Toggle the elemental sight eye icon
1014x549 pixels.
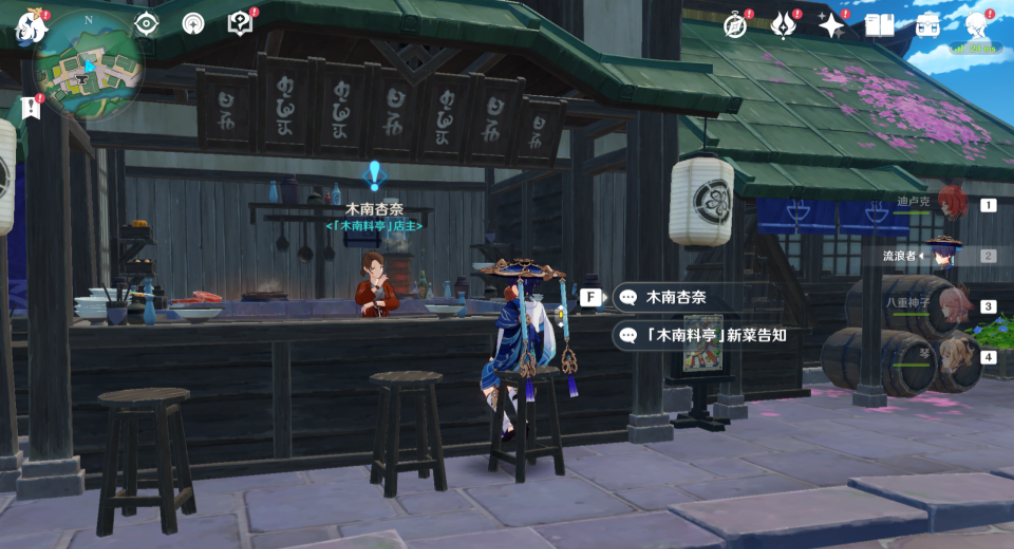click(147, 24)
